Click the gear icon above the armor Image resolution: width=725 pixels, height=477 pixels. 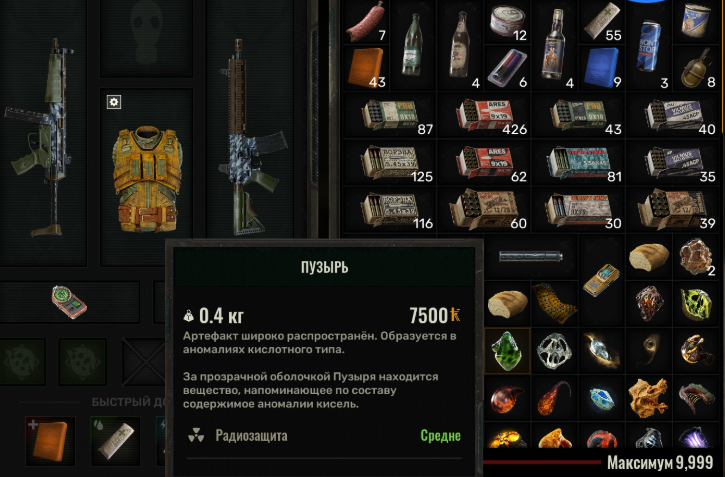[114, 102]
